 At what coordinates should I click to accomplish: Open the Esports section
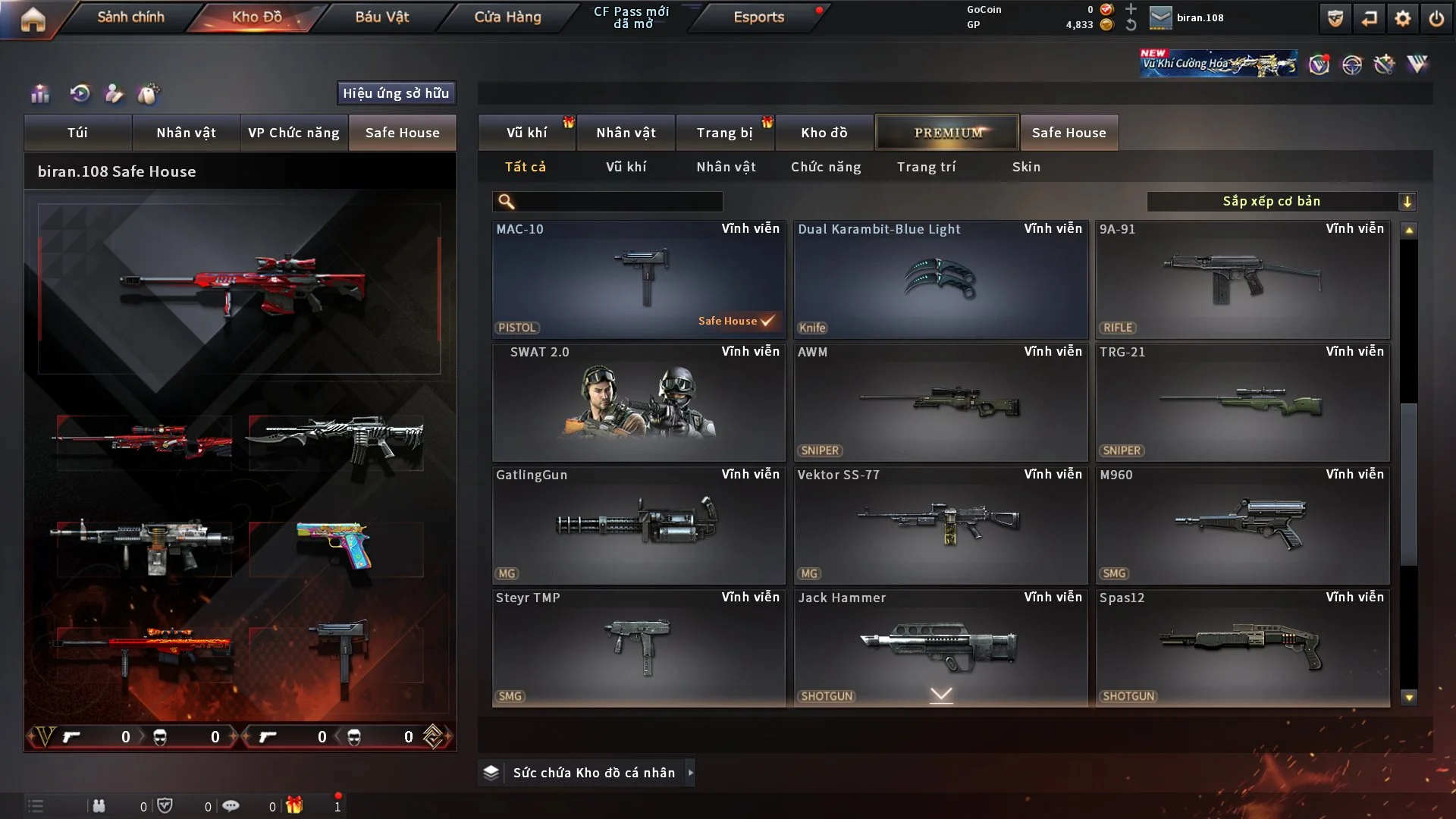pyautogui.click(x=758, y=17)
